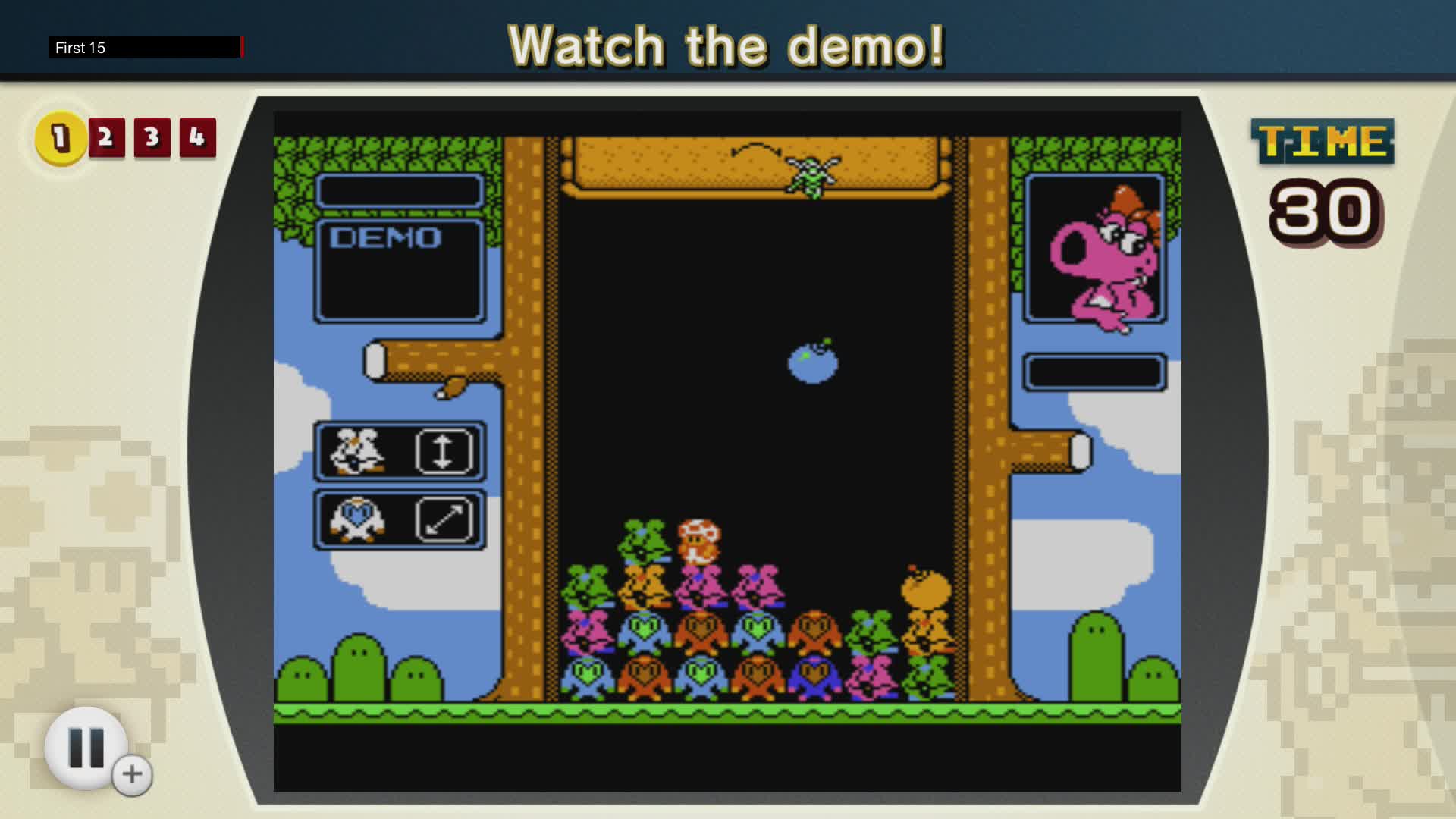Click the vertical arrows toggle next to Toady

(x=447, y=452)
